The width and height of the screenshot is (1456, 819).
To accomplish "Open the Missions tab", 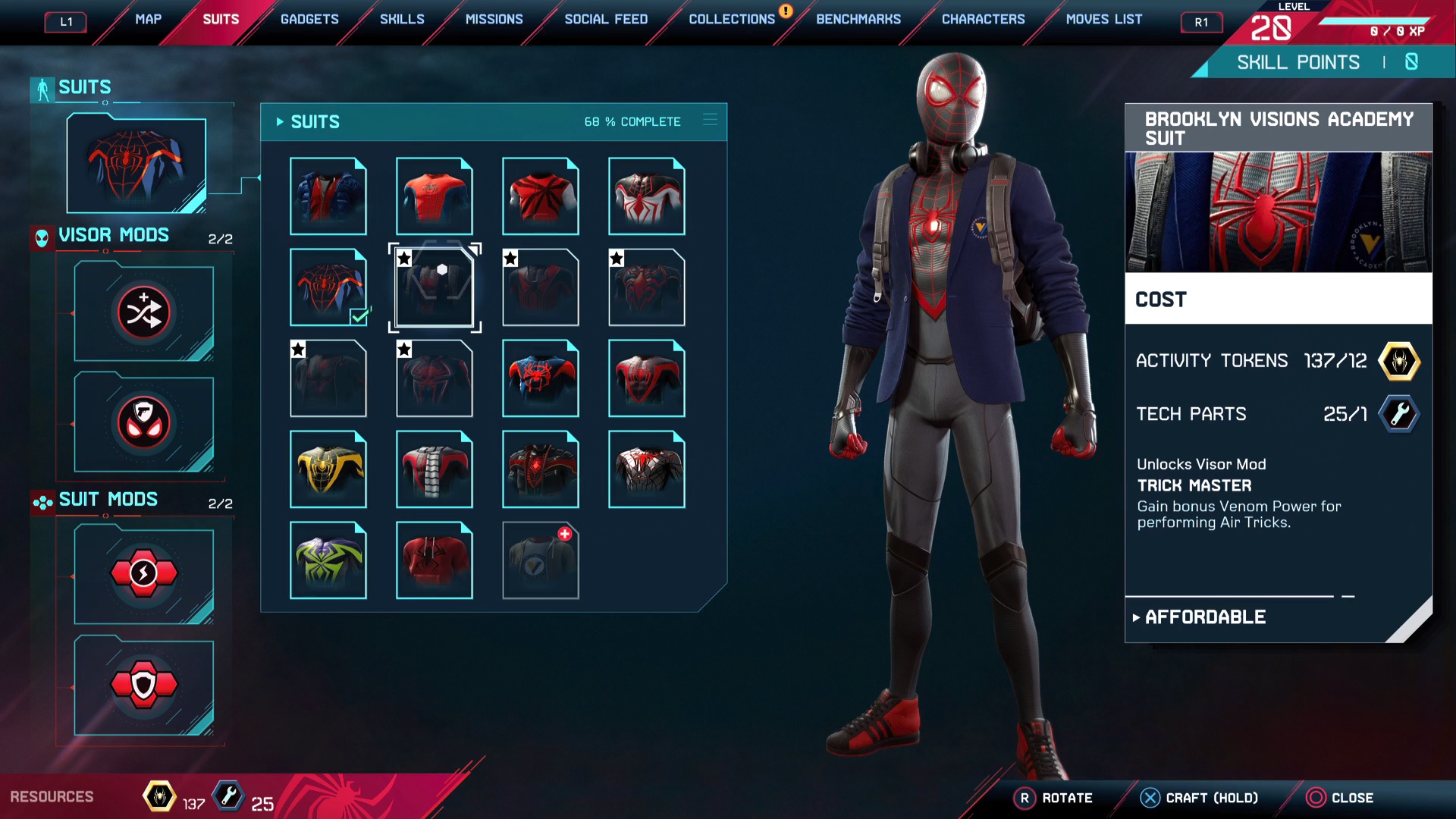I will point(494,20).
